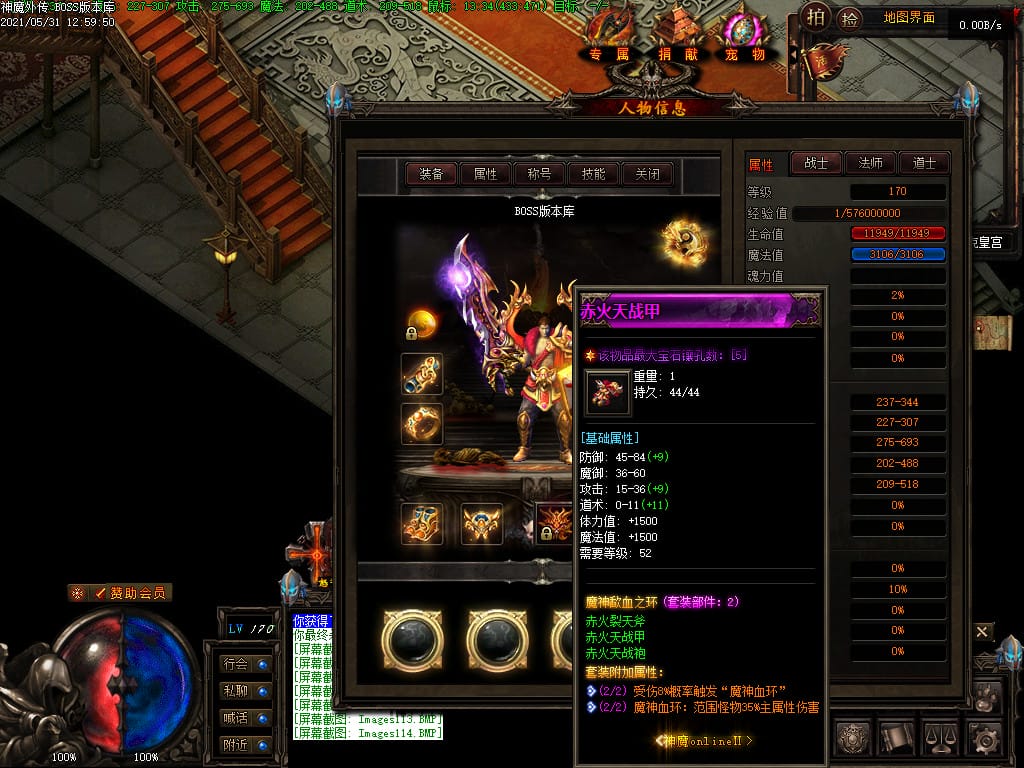Select the 法师 mage class tab
The width and height of the screenshot is (1024, 768).
click(x=870, y=163)
